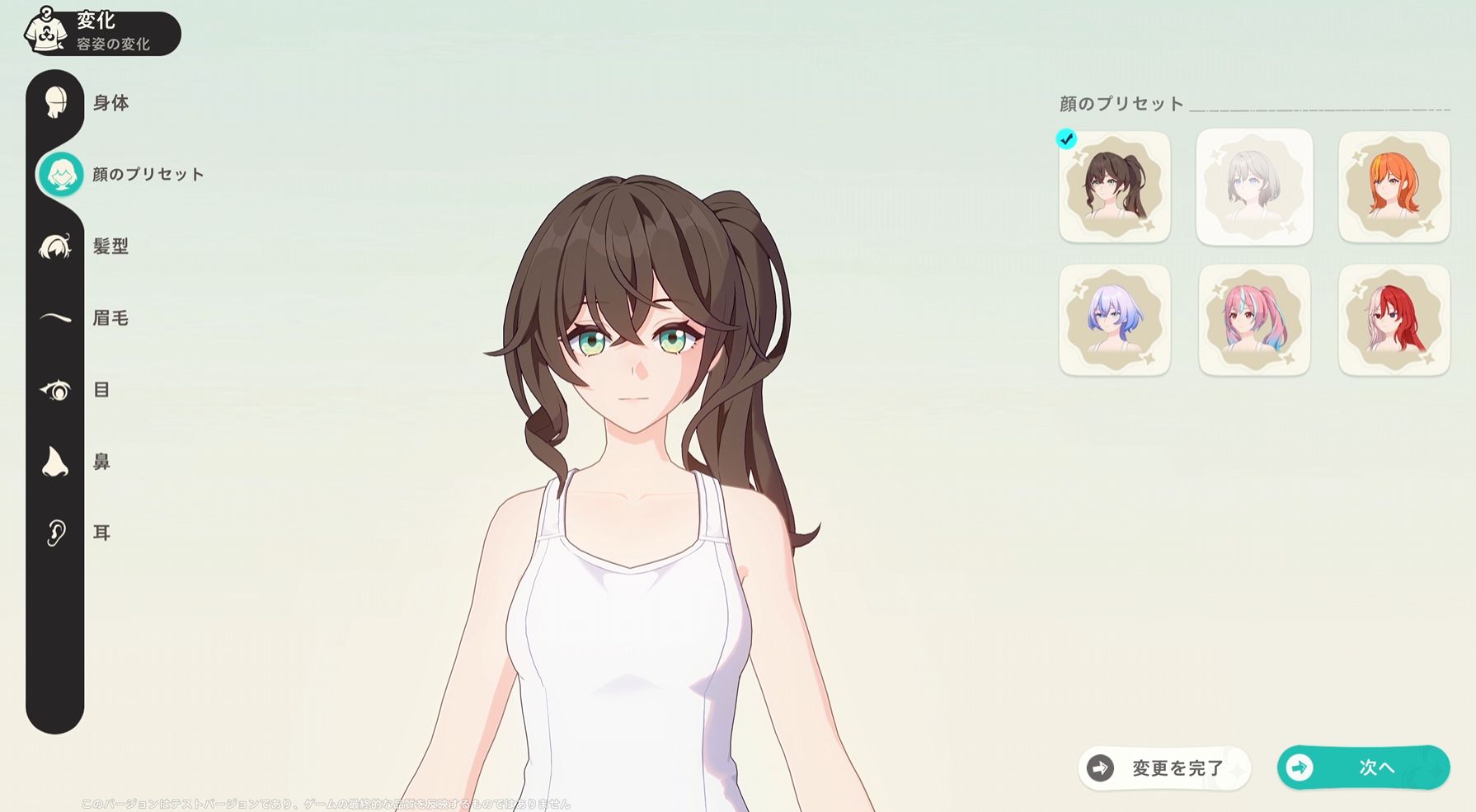Choose the orange-haired face preset

(x=1394, y=187)
